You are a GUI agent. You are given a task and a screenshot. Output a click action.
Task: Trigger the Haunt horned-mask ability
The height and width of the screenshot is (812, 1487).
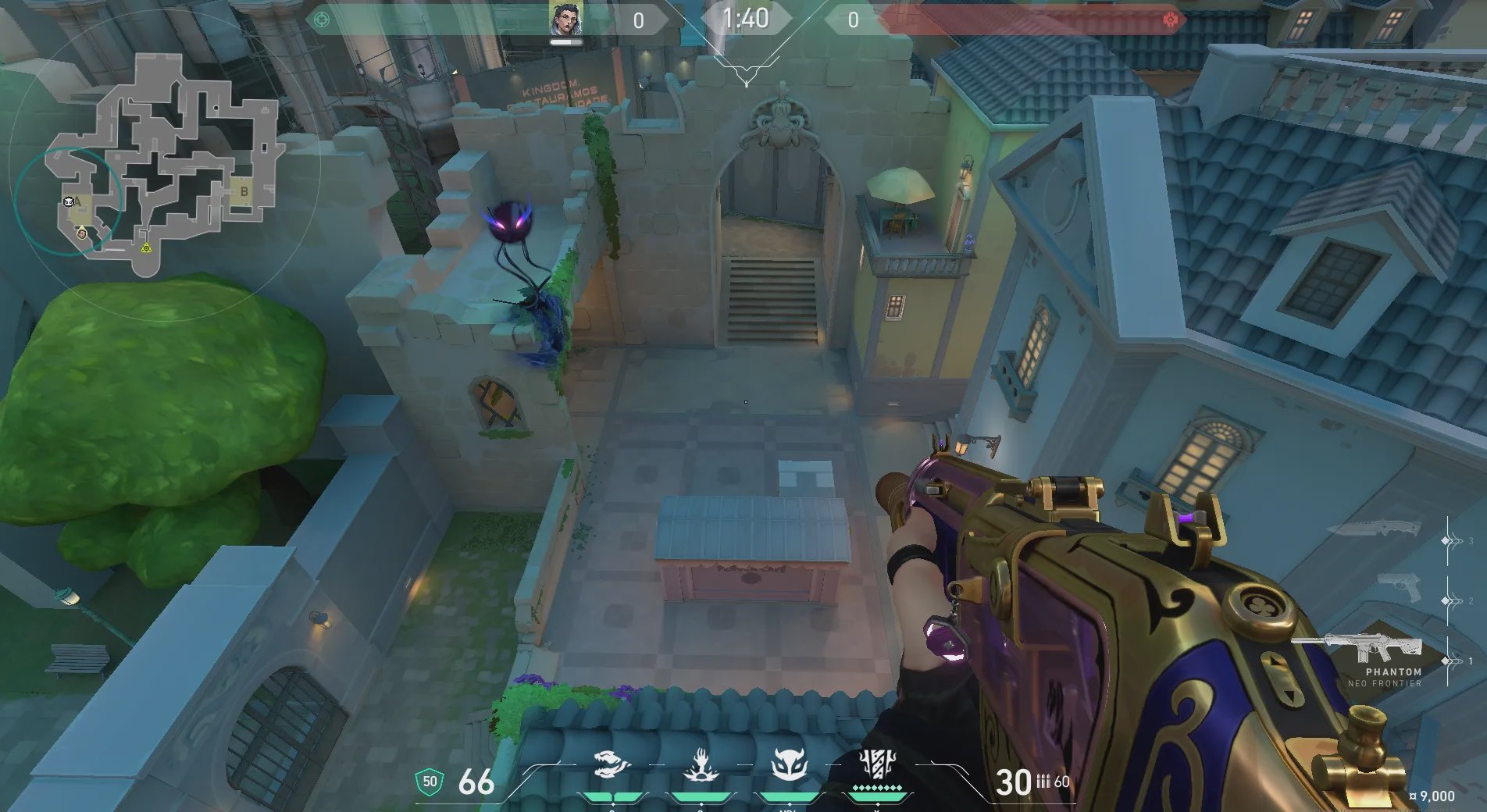(789, 765)
